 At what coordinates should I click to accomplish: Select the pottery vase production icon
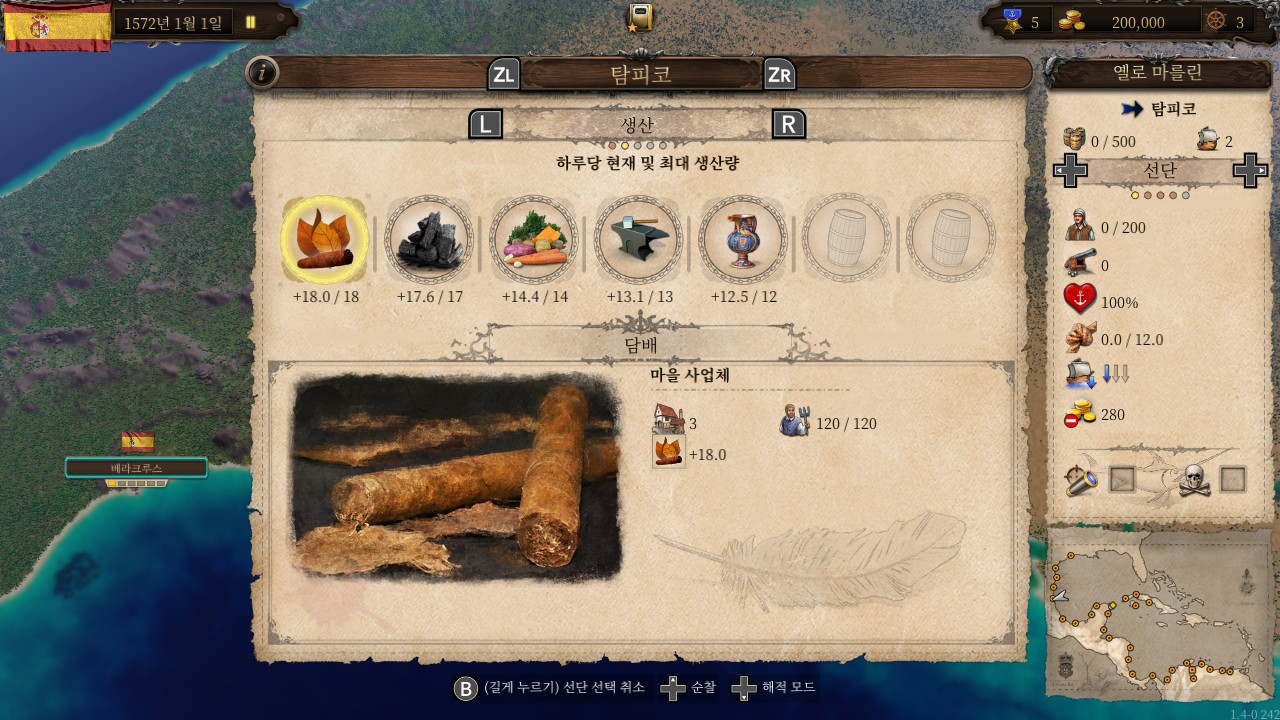[x=743, y=240]
